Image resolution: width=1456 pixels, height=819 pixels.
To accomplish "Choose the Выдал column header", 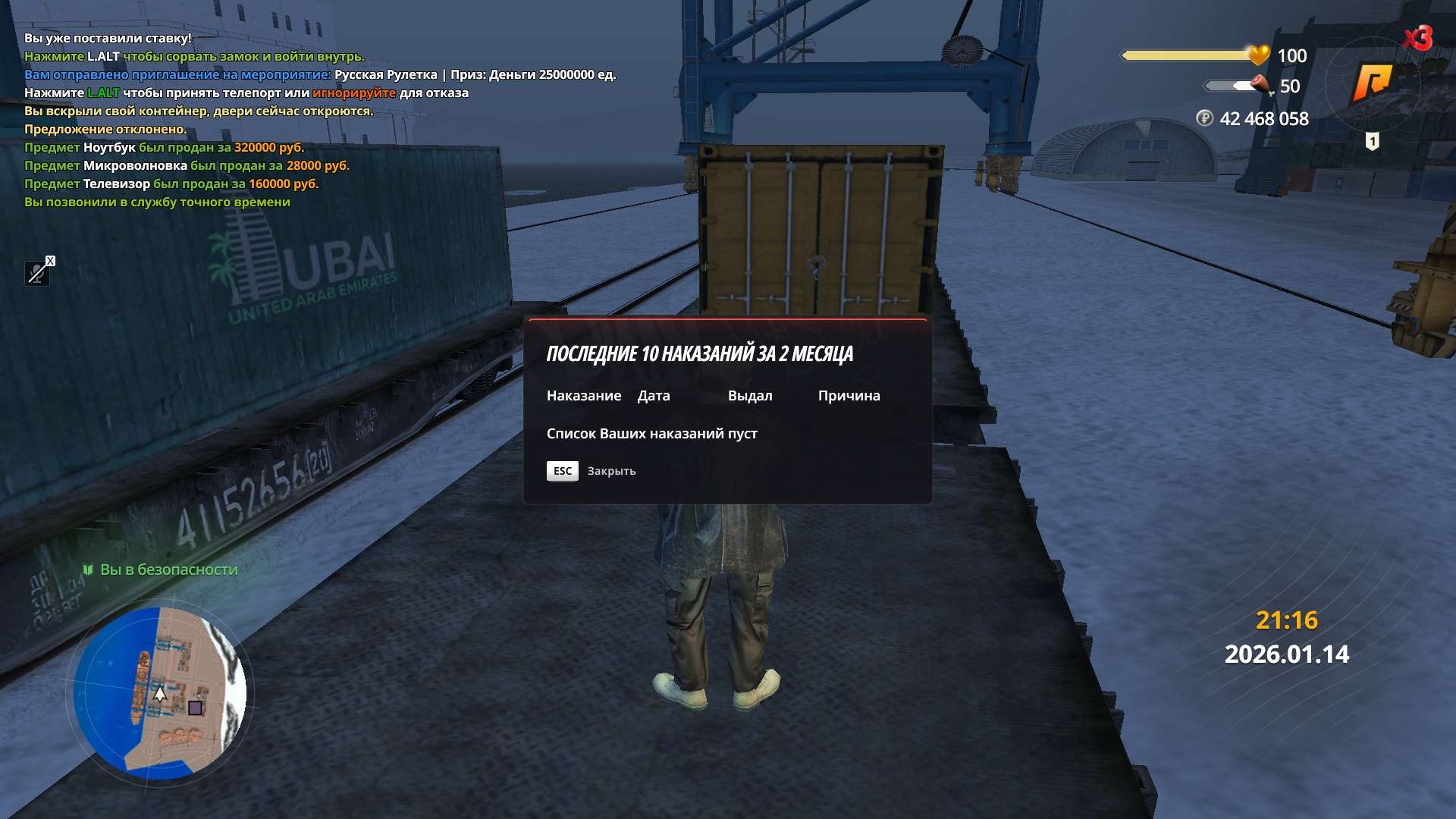I will click(x=749, y=396).
